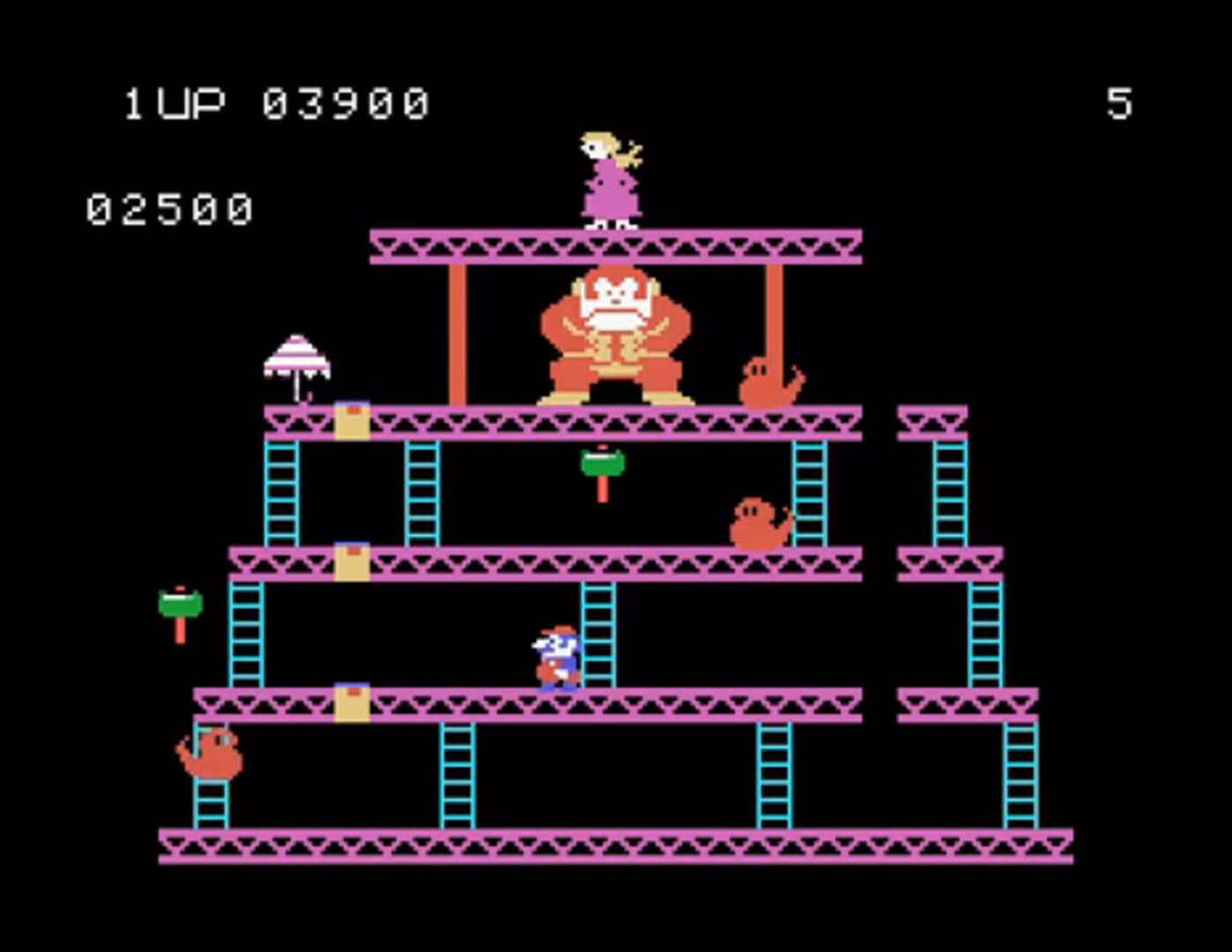Click the green hammer on the far left
Screen dimensions: 1232x952
pyautogui.click(x=179, y=604)
